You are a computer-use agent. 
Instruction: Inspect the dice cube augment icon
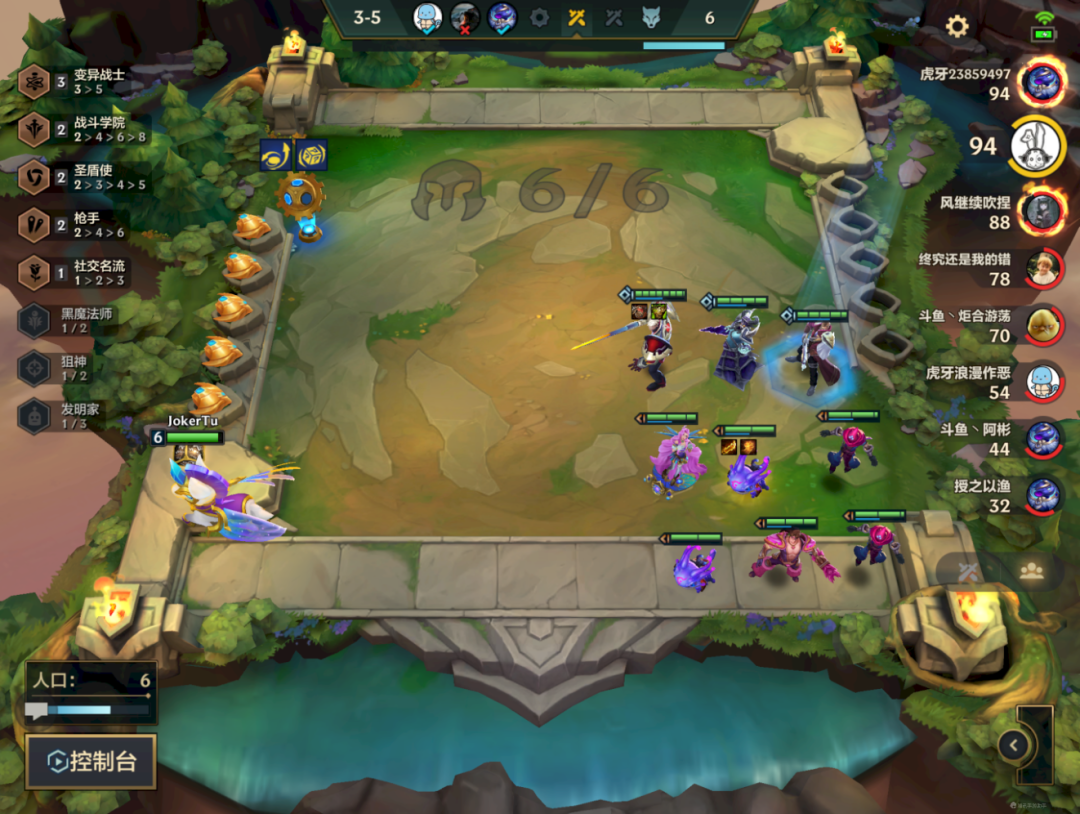coord(311,155)
